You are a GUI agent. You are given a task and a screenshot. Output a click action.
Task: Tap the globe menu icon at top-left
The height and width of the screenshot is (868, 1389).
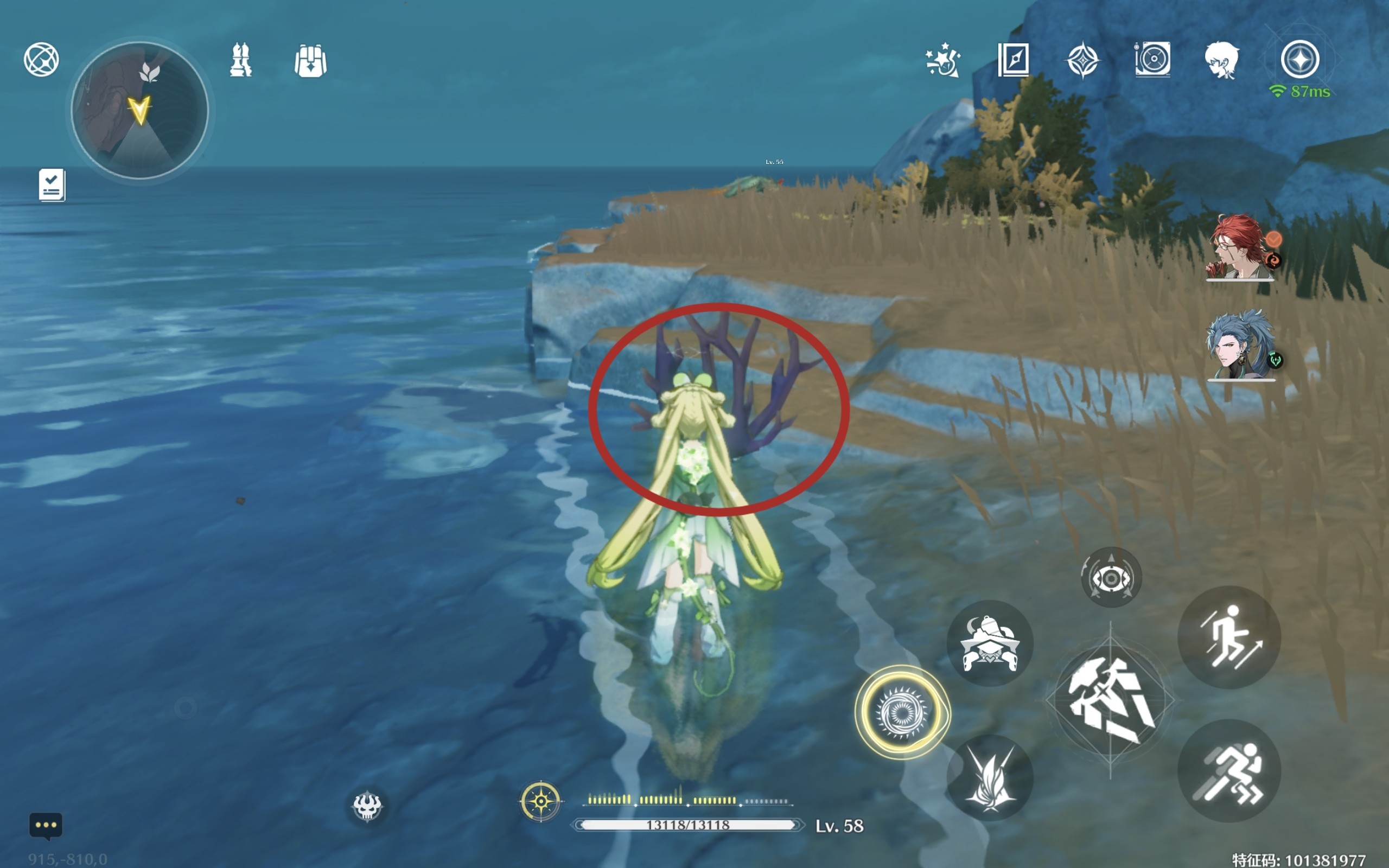41,59
